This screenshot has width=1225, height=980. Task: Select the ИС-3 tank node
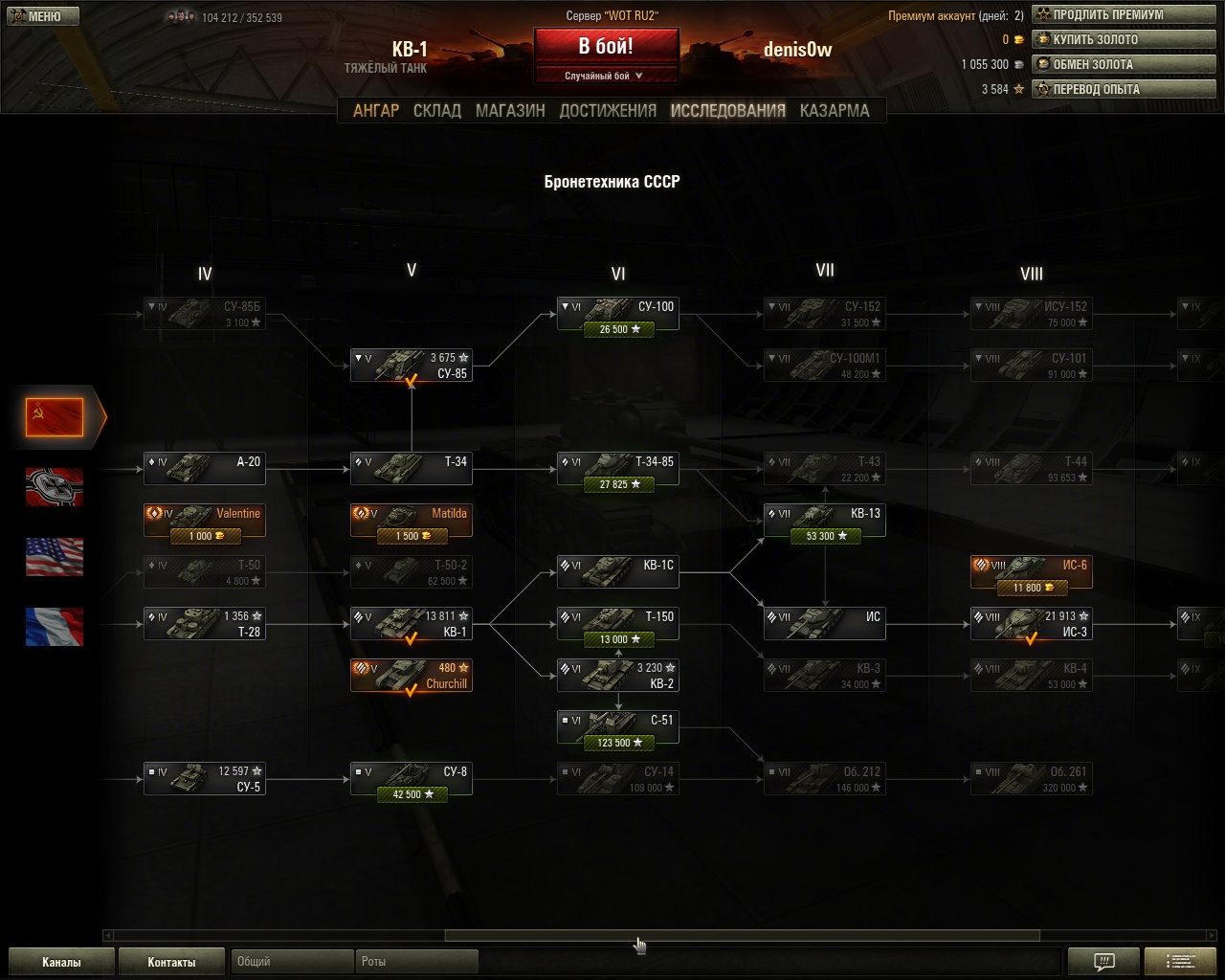pyautogui.click(x=1032, y=624)
